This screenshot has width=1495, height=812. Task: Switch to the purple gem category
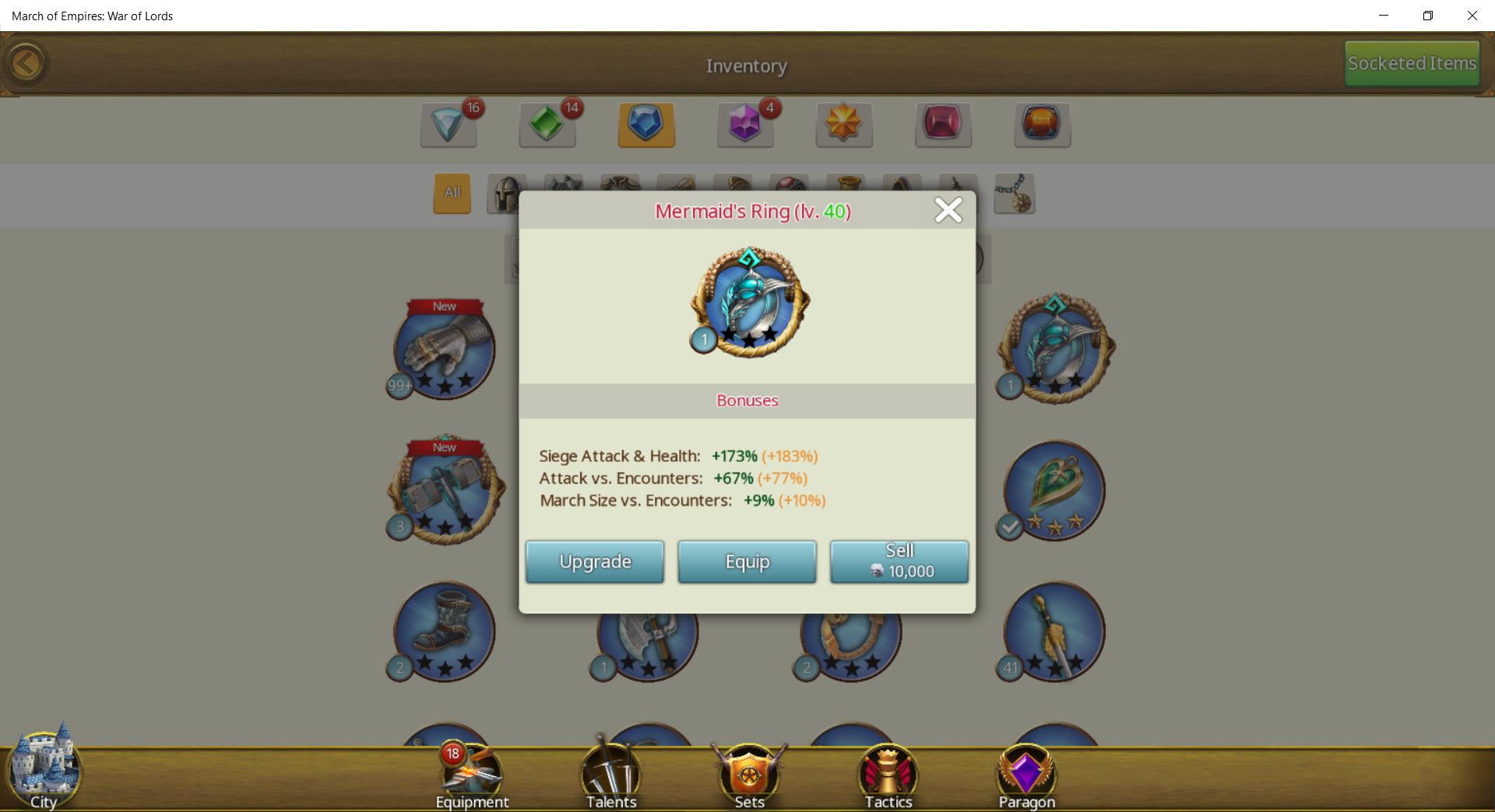click(x=744, y=125)
